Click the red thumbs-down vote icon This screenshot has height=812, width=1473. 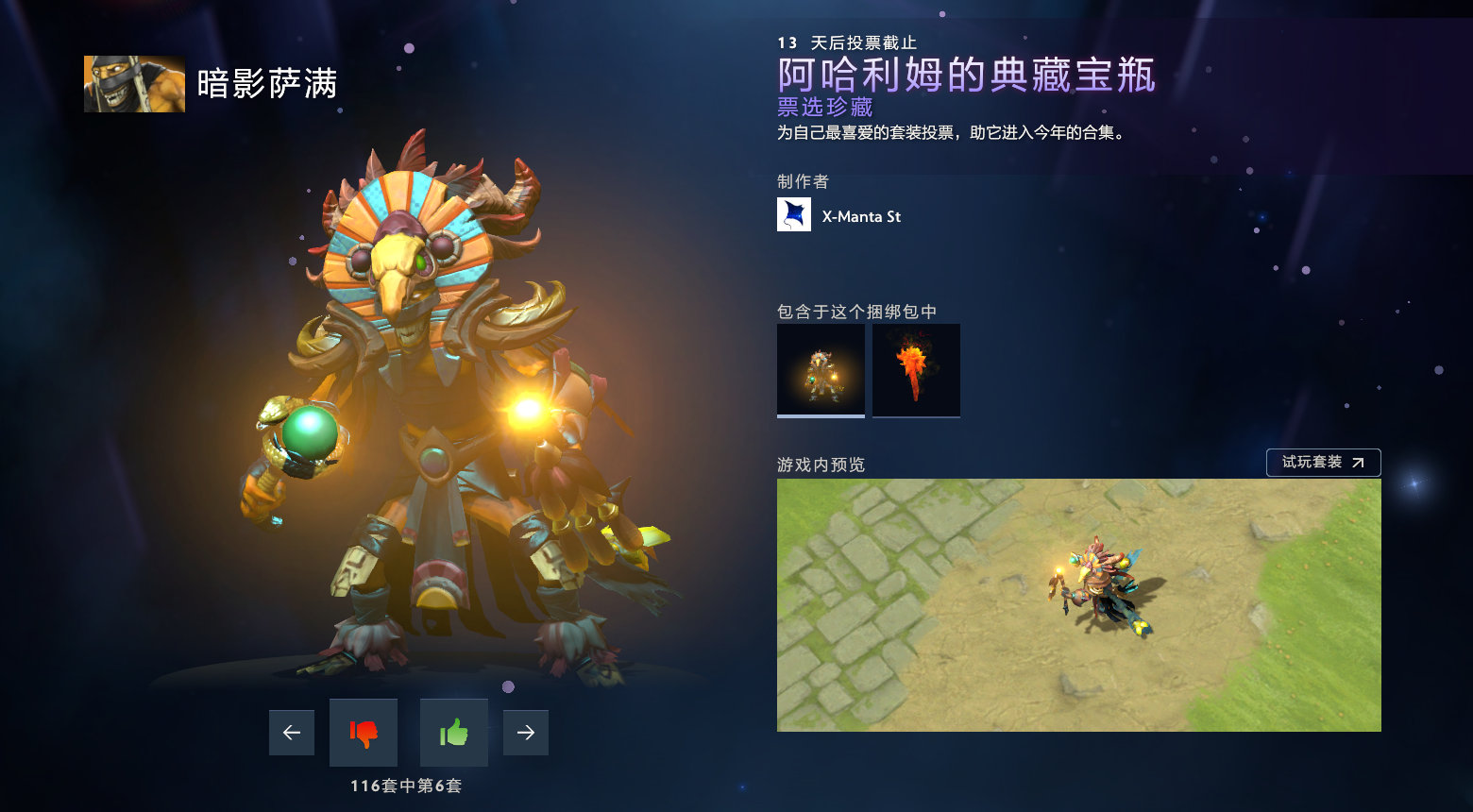tap(364, 732)
